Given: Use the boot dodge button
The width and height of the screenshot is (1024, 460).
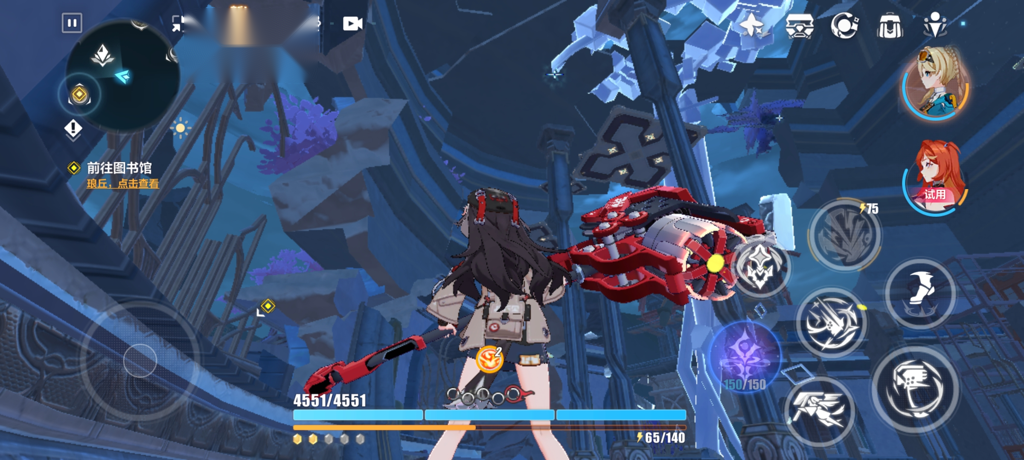Looking at the screenshot, I should [x=919, y=293].
